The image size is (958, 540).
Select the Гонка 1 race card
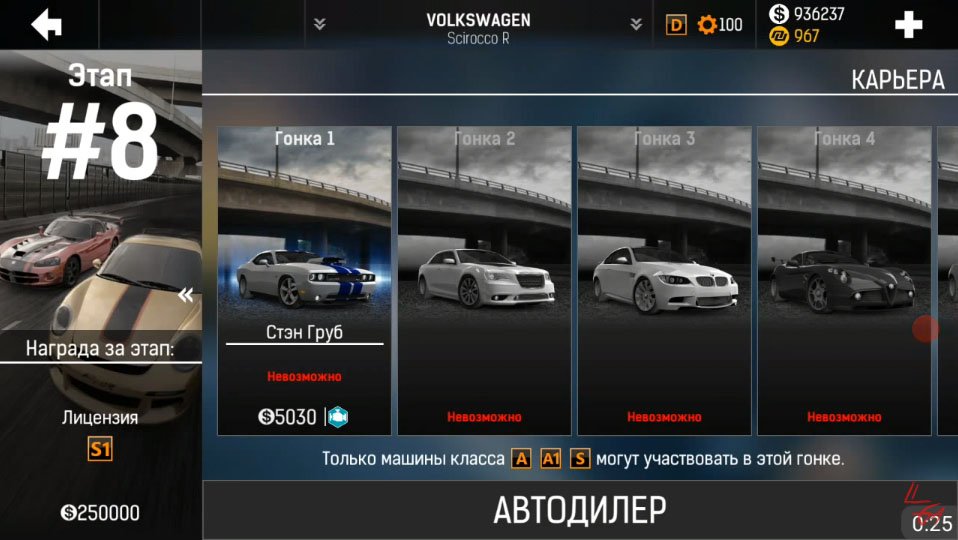pos(304,280)
